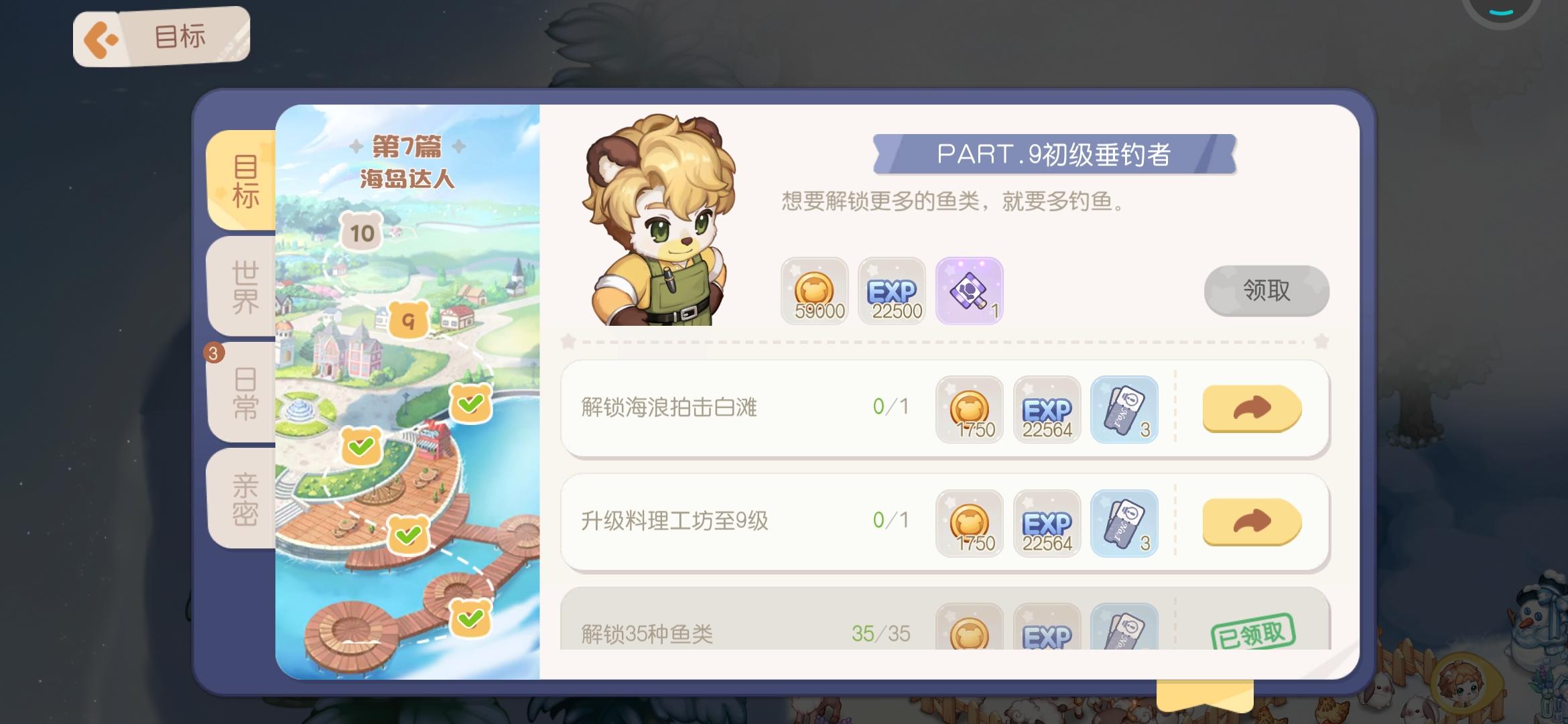Viewport: 1568px width, 724px height.
Task: Click the 1750 coin reward for 解锁海浪拍击白滩
Action: point(970,410)
